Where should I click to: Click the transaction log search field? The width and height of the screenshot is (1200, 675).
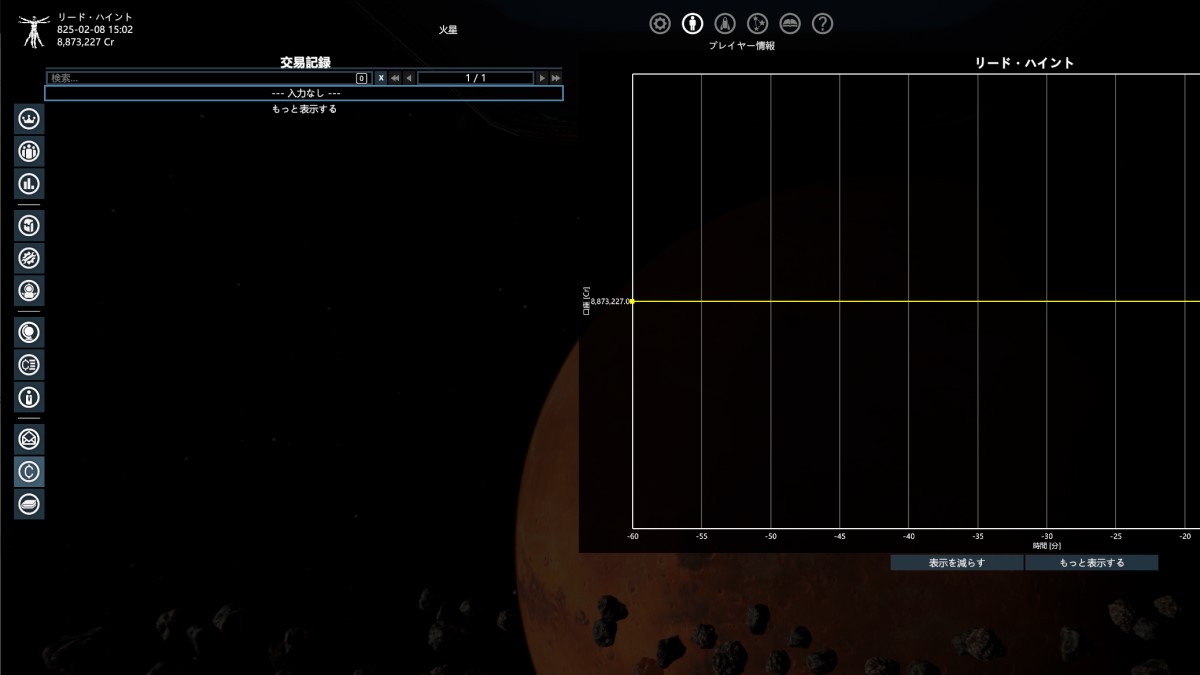coord(202,78)
